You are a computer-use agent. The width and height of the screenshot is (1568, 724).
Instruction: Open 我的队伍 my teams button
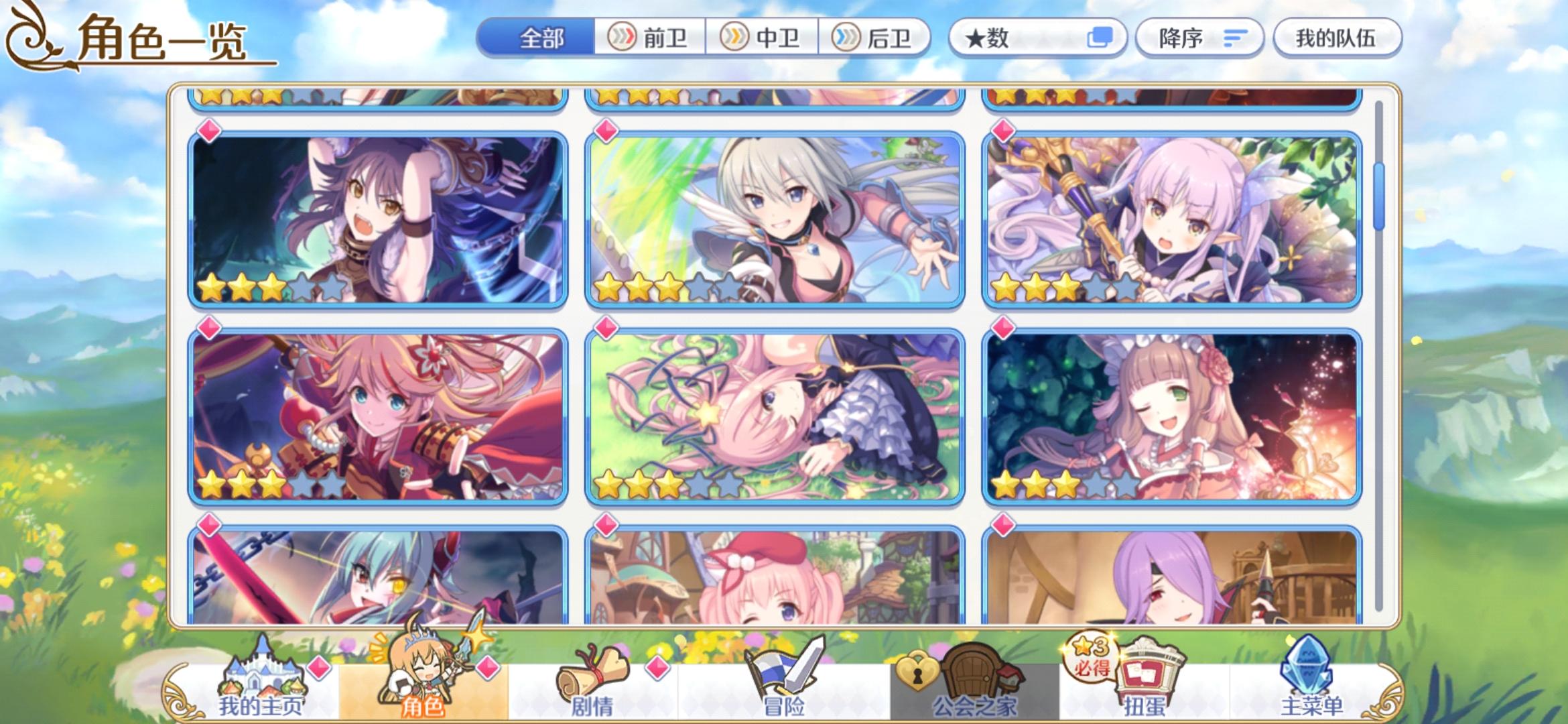pyautogui.click(x=1335, y=38)
